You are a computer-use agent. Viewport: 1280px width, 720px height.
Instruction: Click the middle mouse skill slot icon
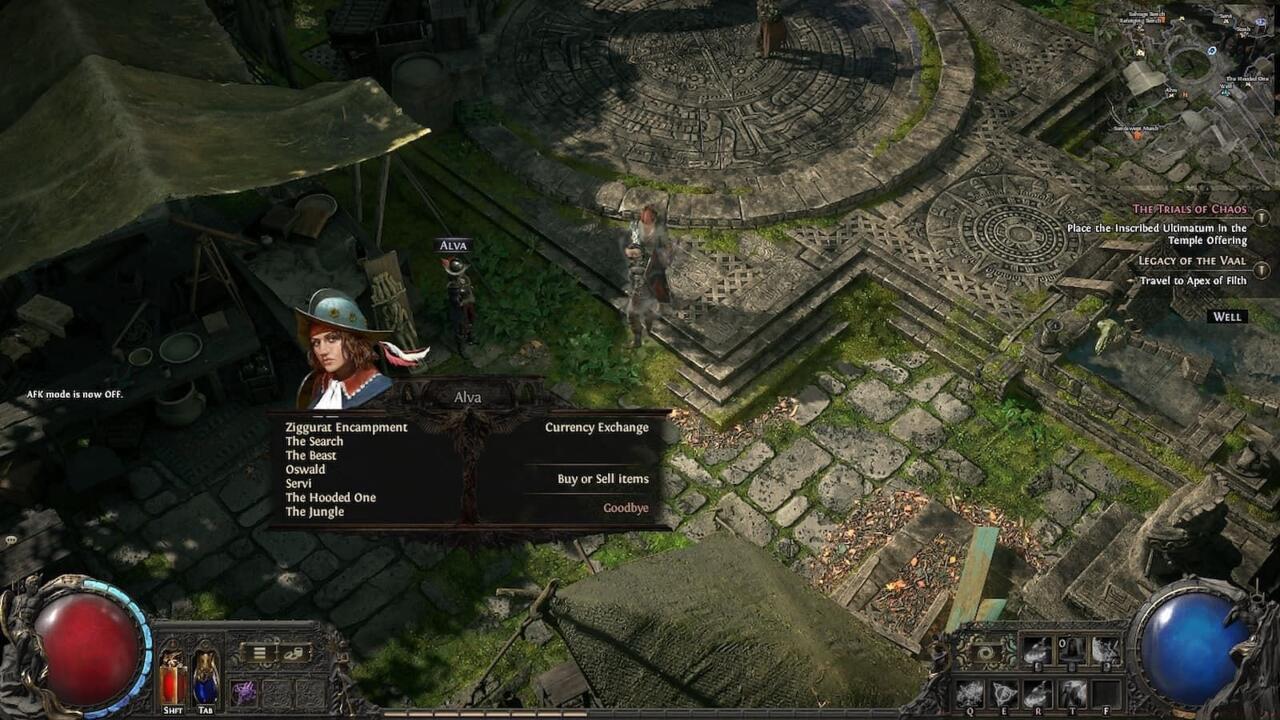[1071, 650]
